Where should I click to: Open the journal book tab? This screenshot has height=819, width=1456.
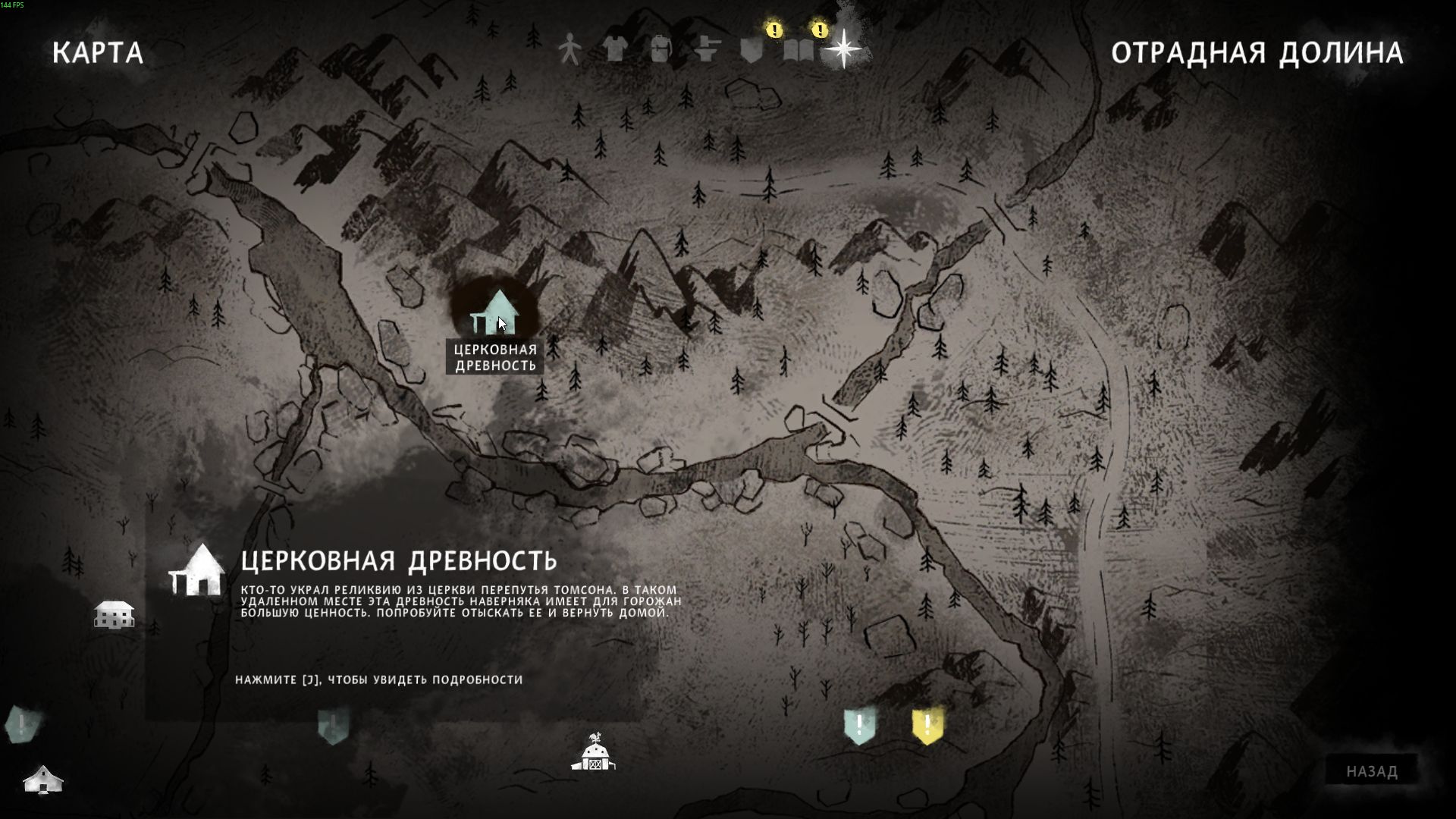click(x=799, y=50)
